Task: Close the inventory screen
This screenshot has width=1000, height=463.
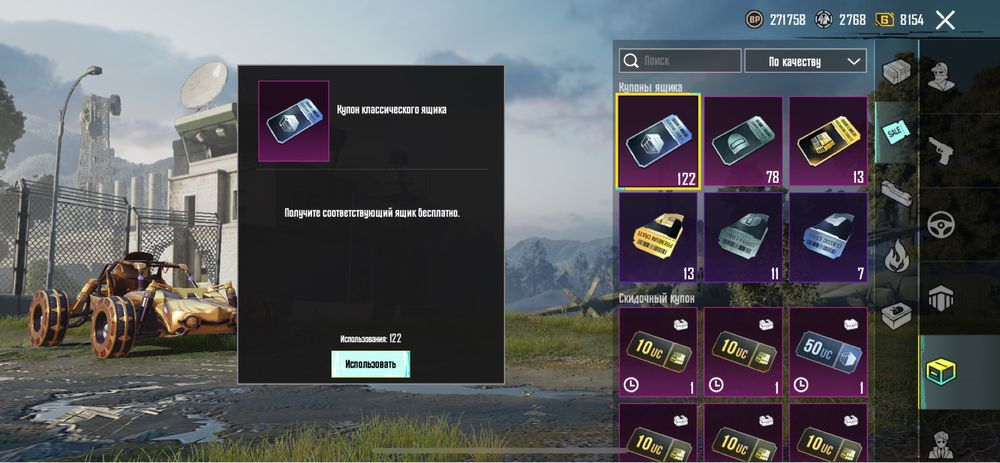Action: (945, 19)
